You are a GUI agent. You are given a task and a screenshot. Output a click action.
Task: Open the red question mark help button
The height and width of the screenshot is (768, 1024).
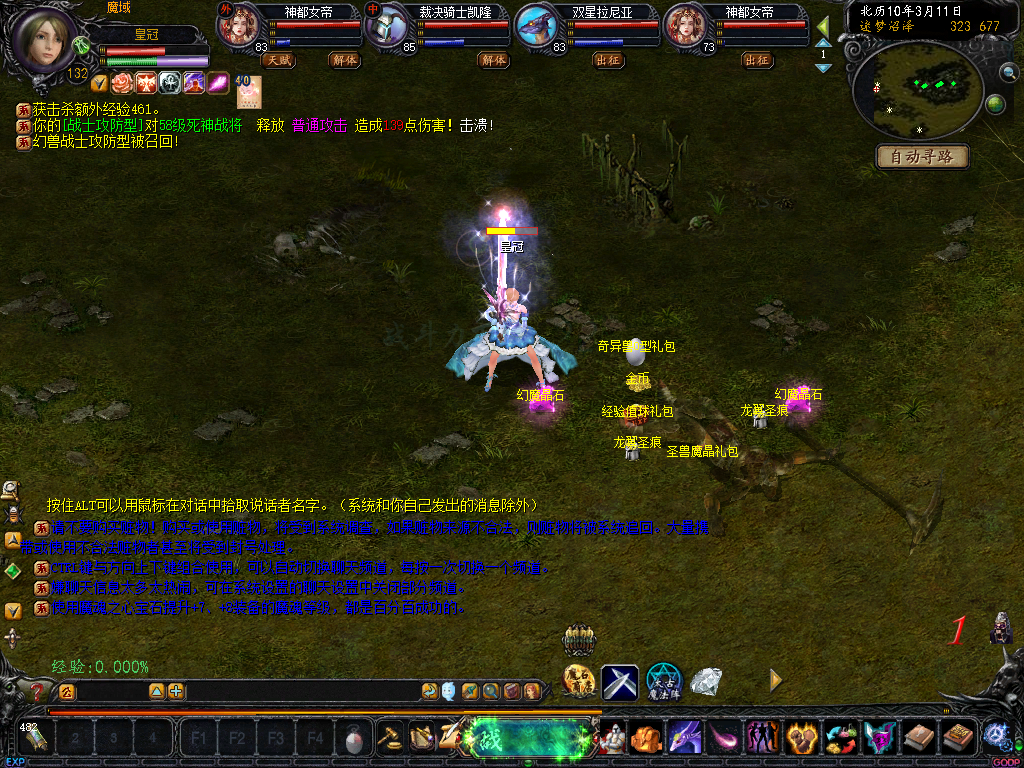click(38, 691)
